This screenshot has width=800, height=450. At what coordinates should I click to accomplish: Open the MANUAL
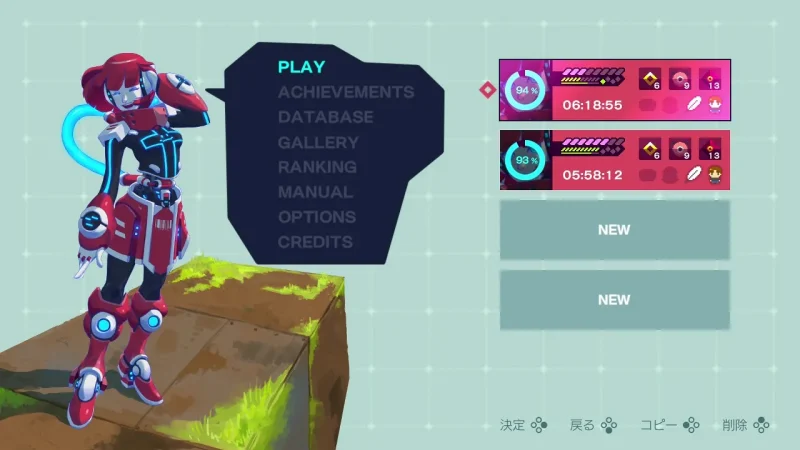[x=315, y=192]
